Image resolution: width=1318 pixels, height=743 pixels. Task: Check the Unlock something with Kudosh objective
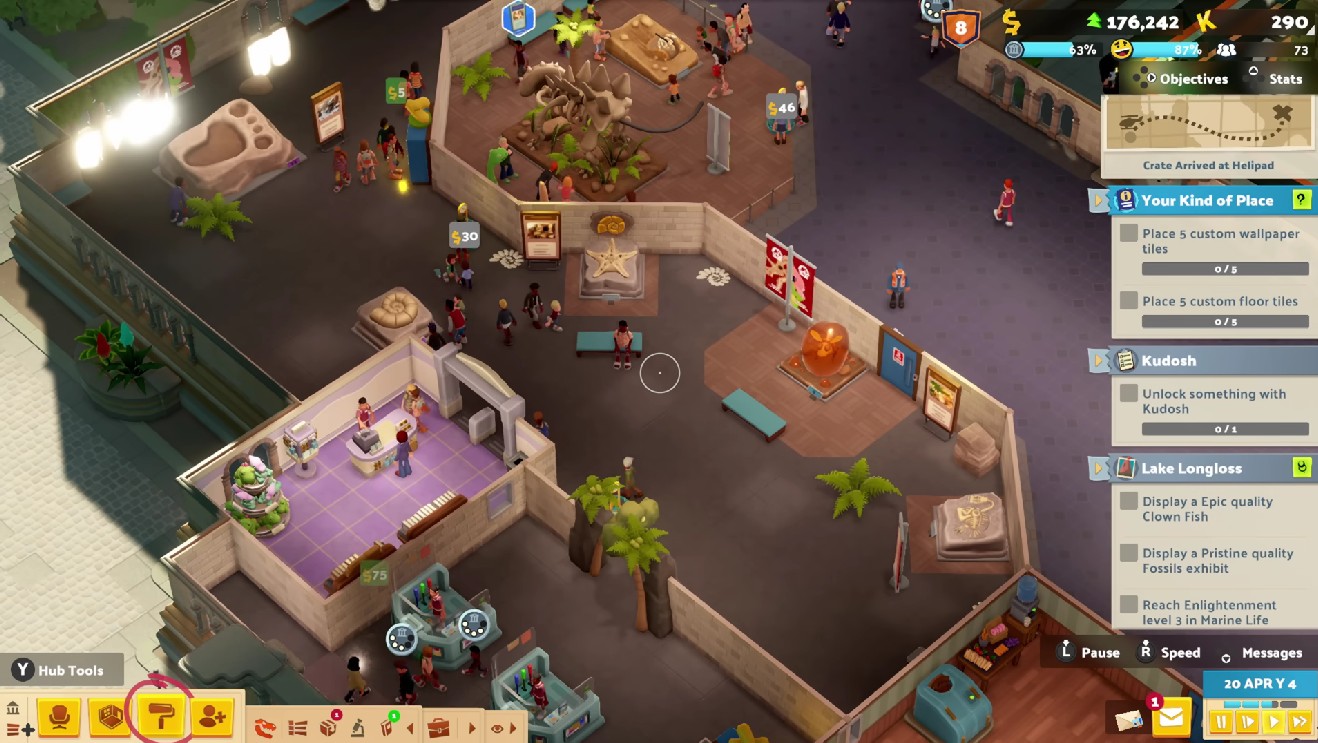(x=1127, y=394)
